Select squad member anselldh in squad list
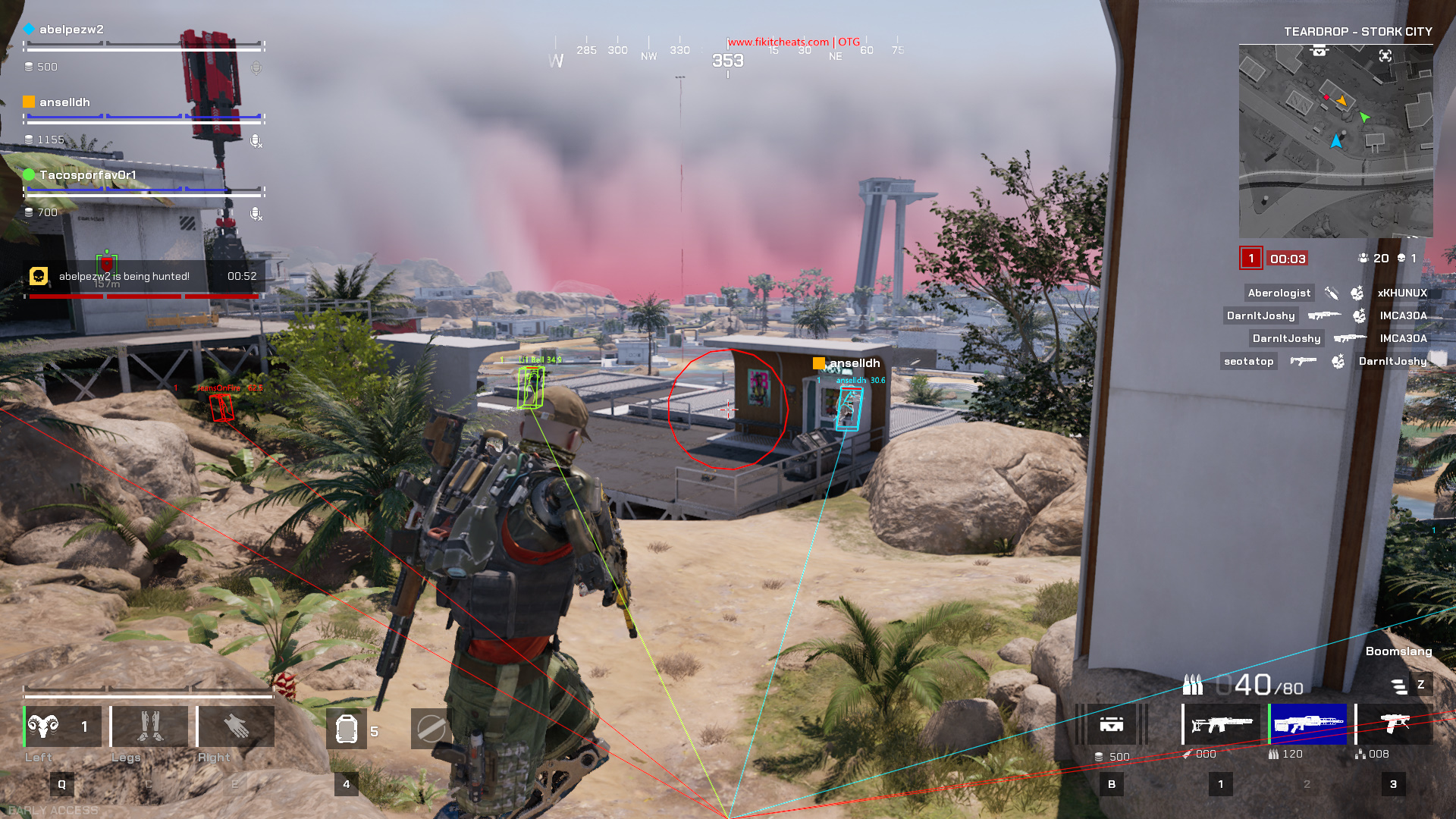Screen dimensions: 1456x819 pyautogui.click(x=64, y=102)
